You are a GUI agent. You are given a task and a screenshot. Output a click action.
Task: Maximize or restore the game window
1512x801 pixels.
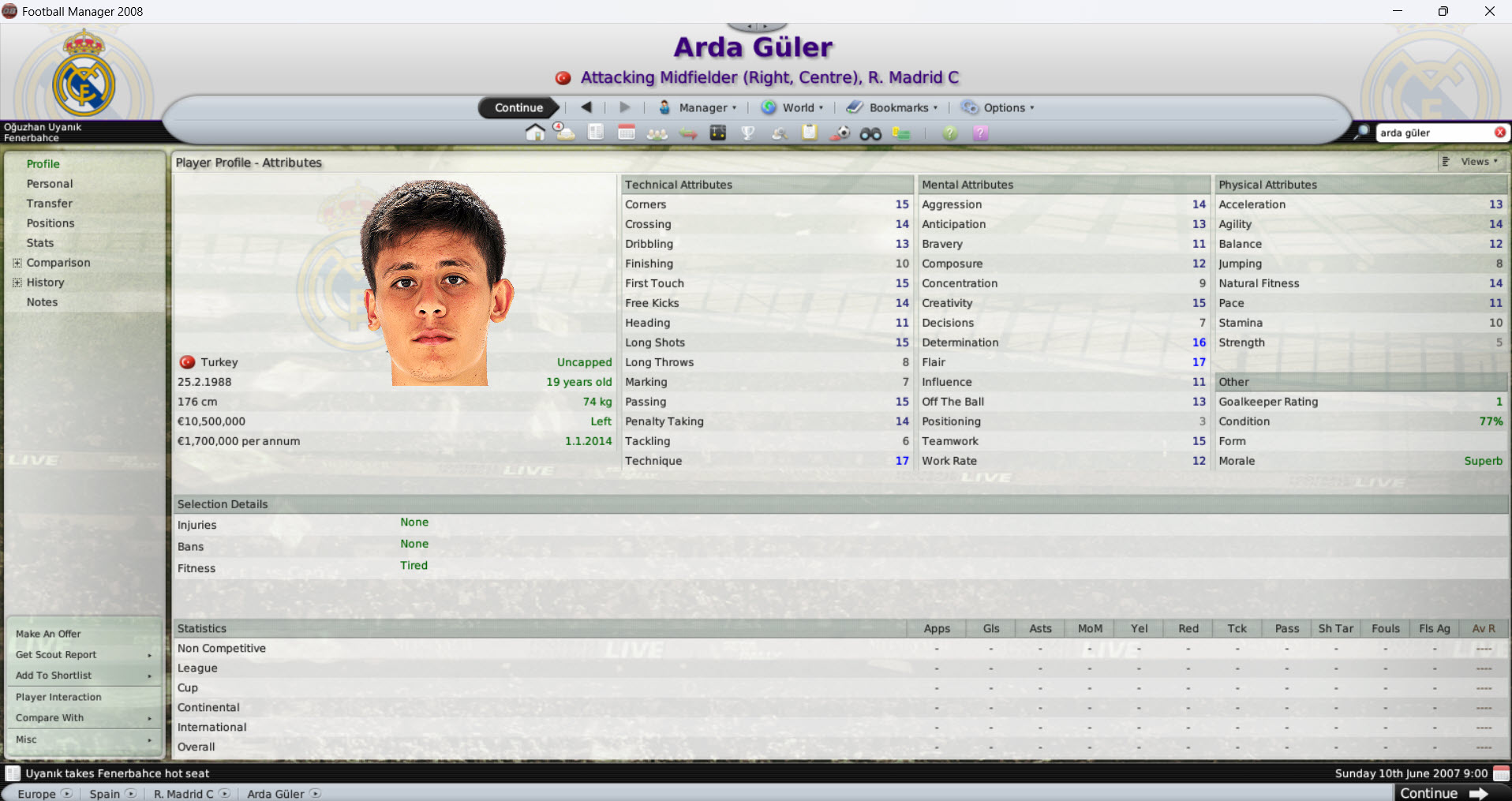1443,11
